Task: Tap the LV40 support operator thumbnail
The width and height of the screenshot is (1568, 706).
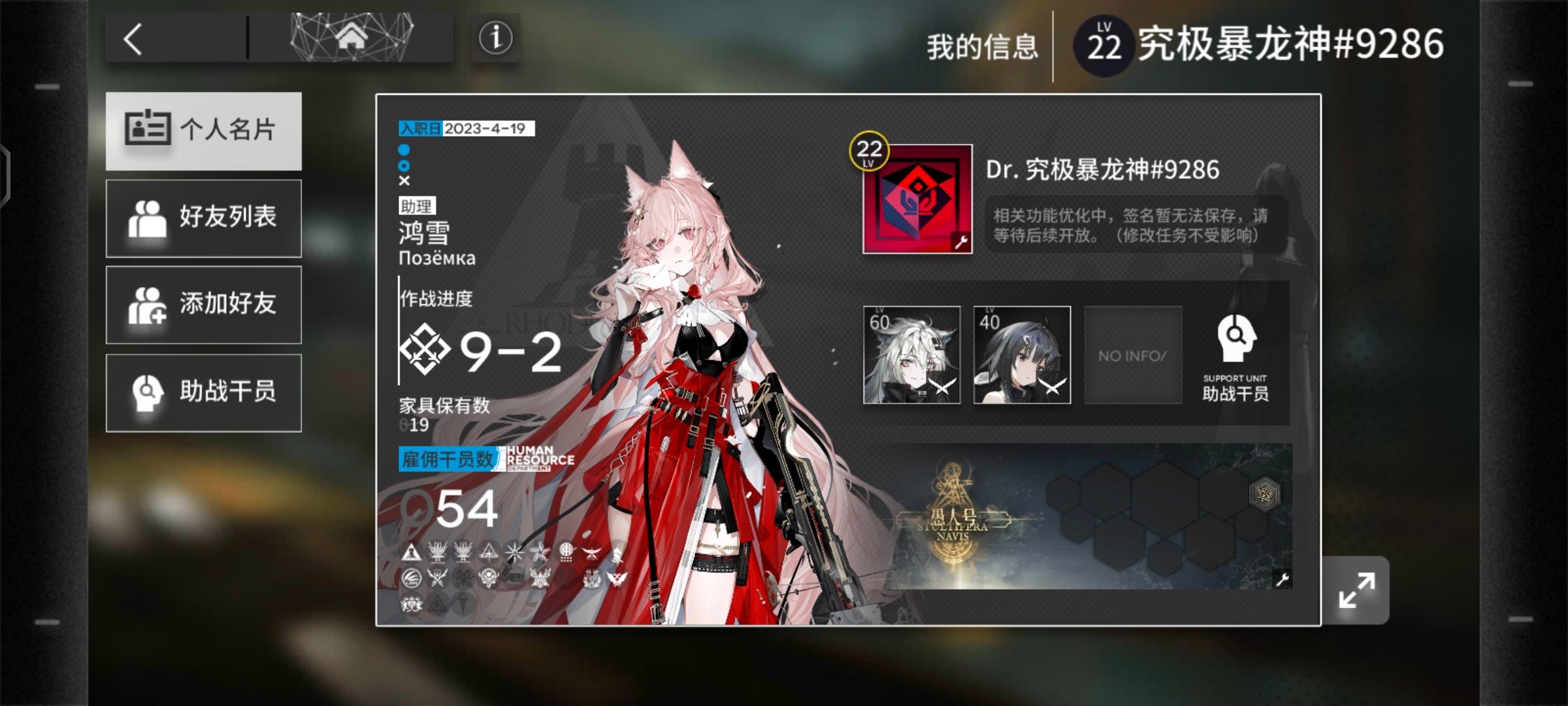Action: click(x=1021, y=355)
